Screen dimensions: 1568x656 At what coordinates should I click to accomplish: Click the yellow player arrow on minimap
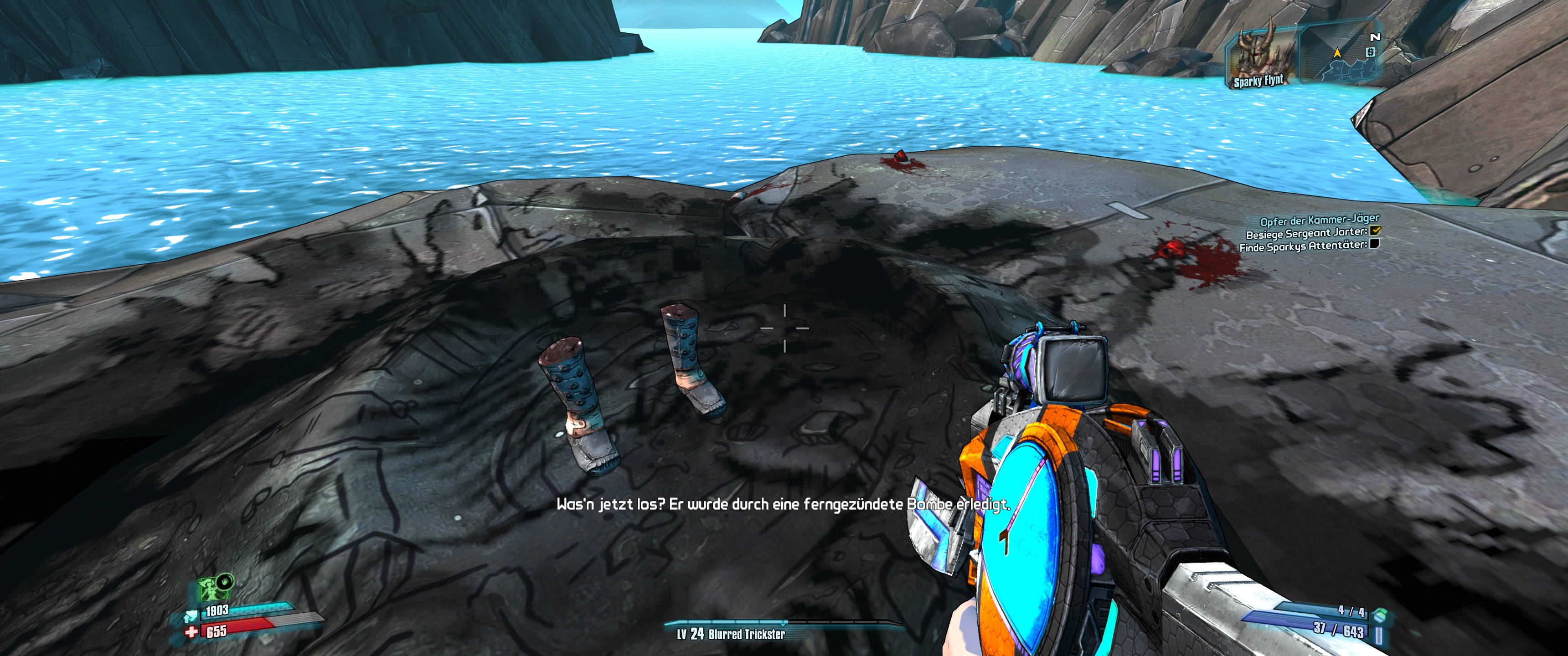click(x=1337, y=53)
